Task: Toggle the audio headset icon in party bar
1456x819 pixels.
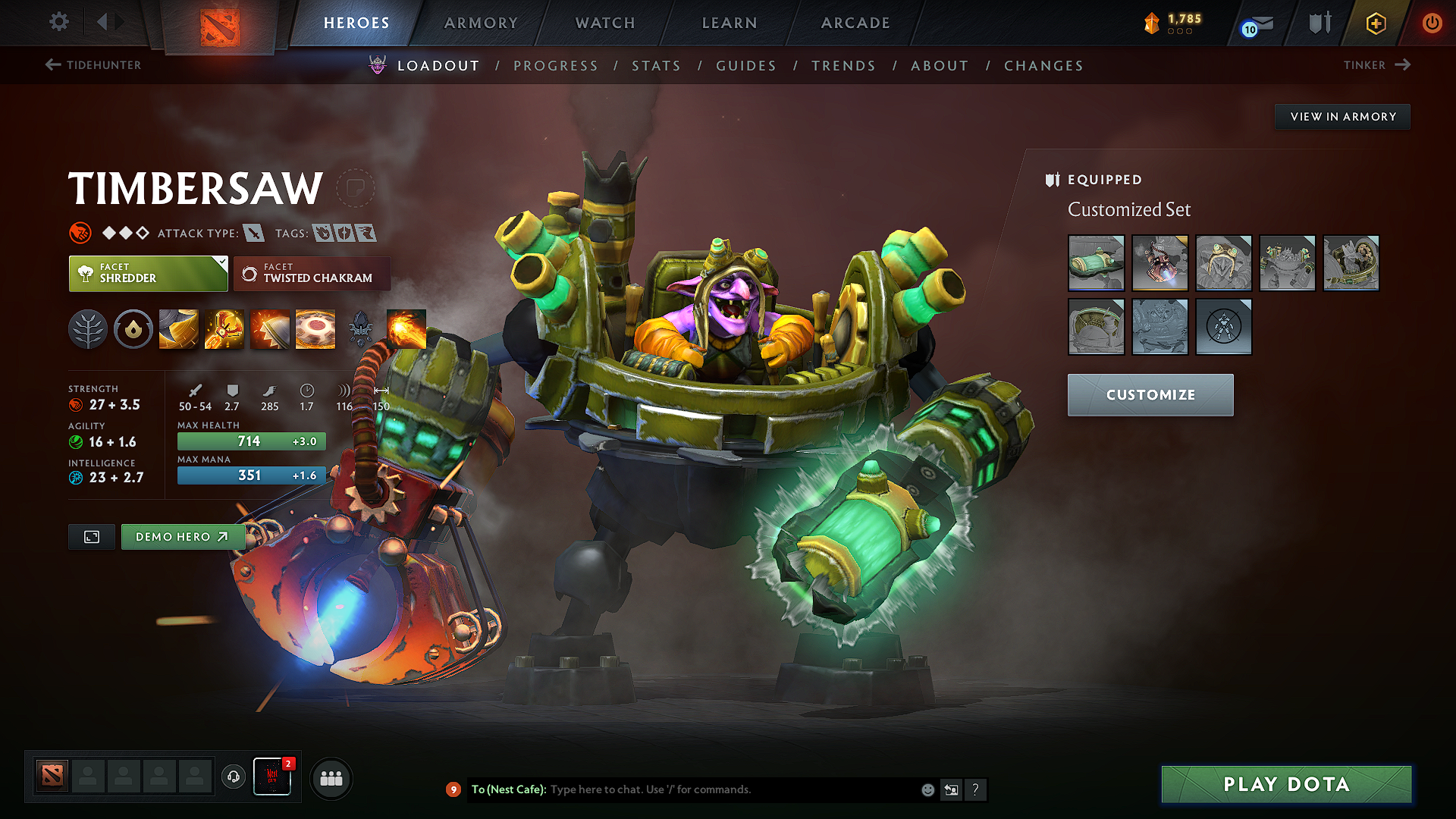Action: [233, 778]
